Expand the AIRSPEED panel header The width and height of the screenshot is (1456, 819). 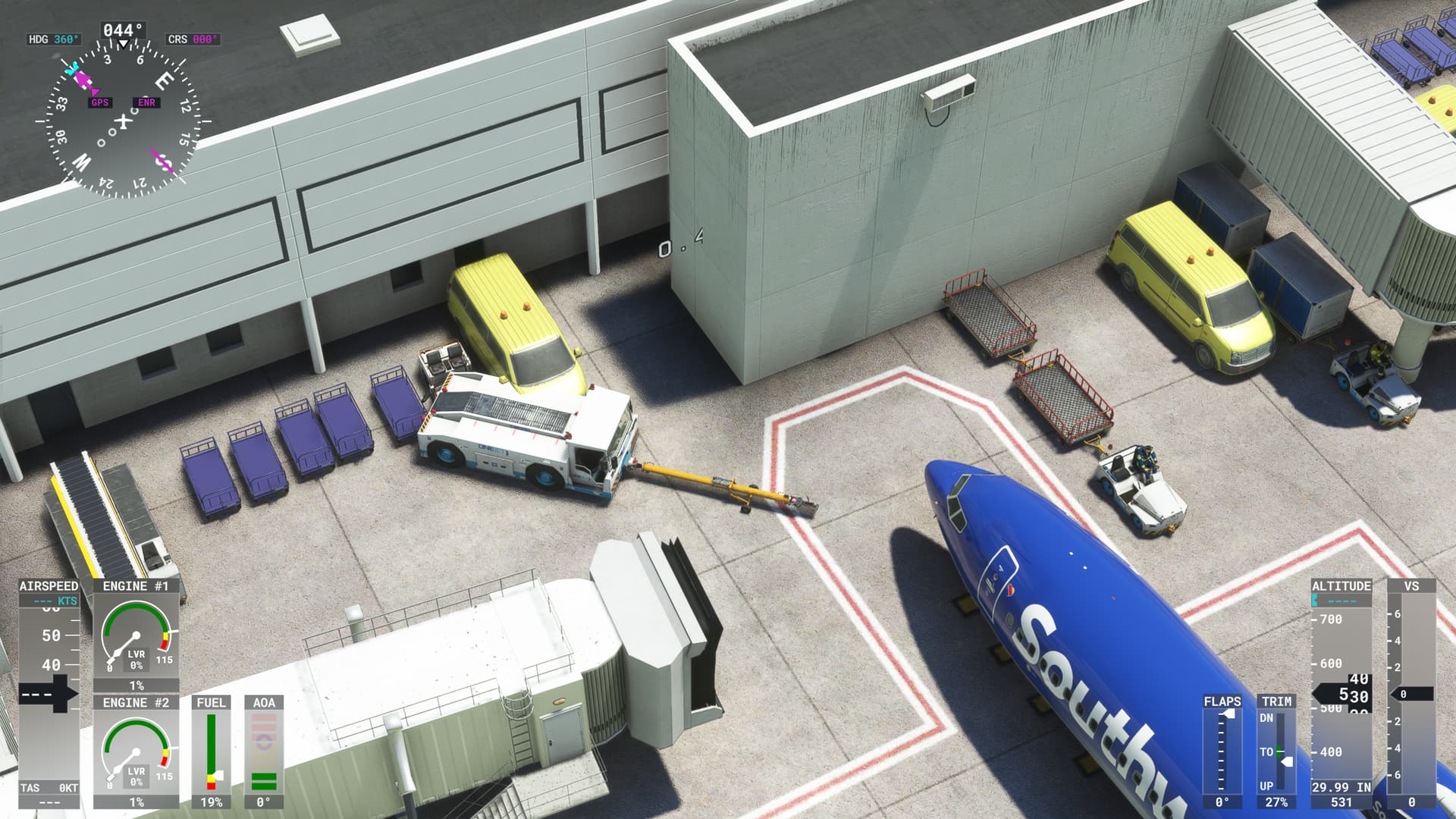pos(48,586)
